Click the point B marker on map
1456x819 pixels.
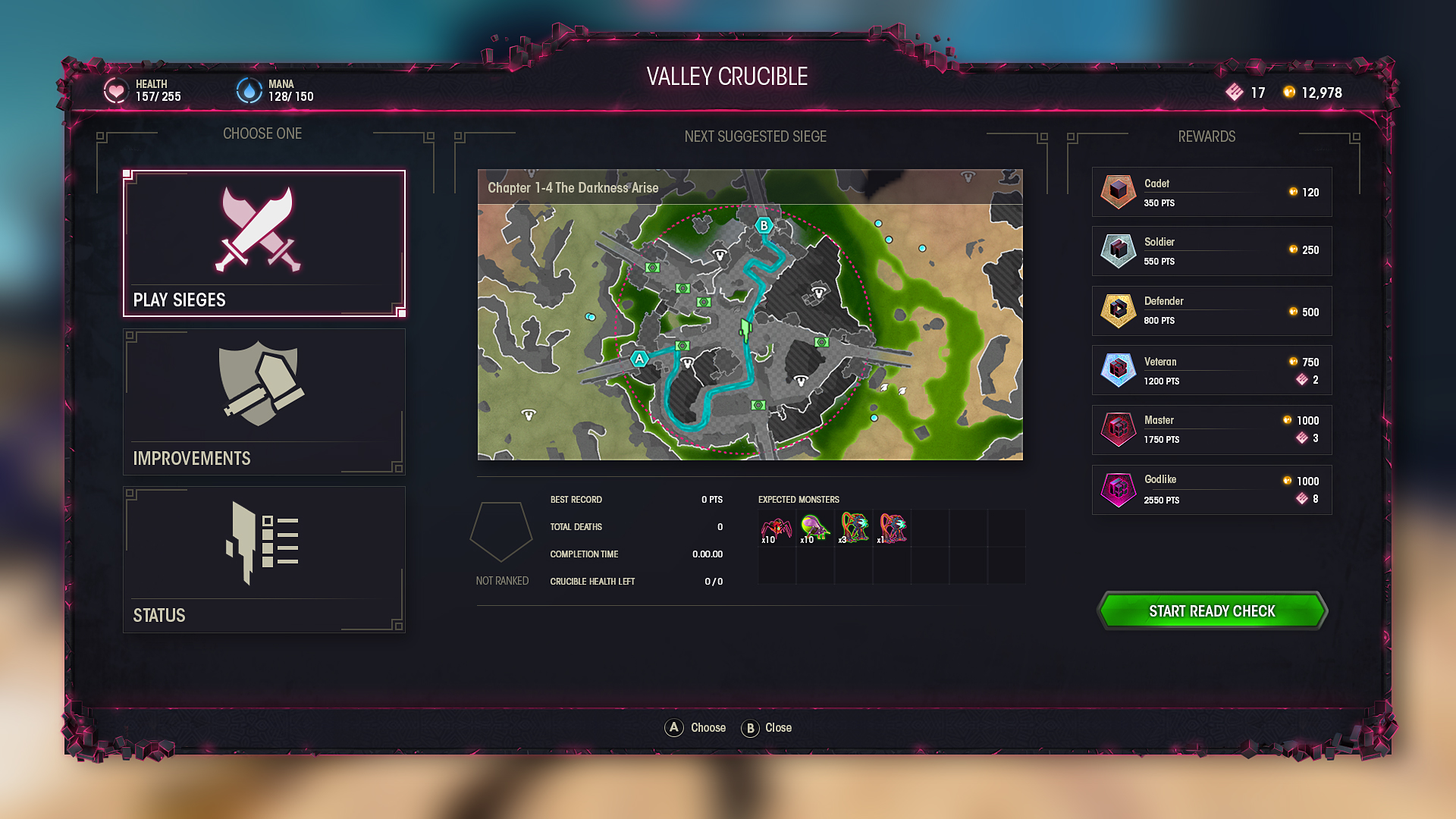click(764, 225)
